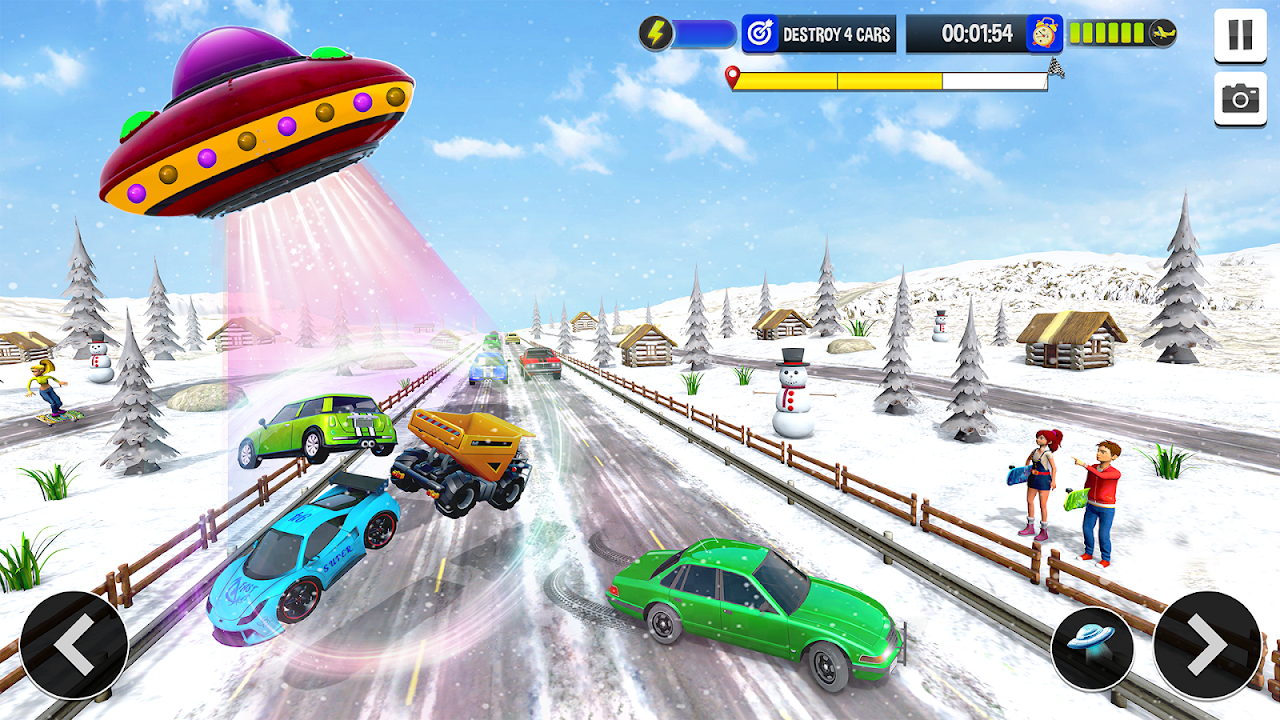
Task: Tap the airplane icon next to health bar
Action: click(x=1165, y=31)
